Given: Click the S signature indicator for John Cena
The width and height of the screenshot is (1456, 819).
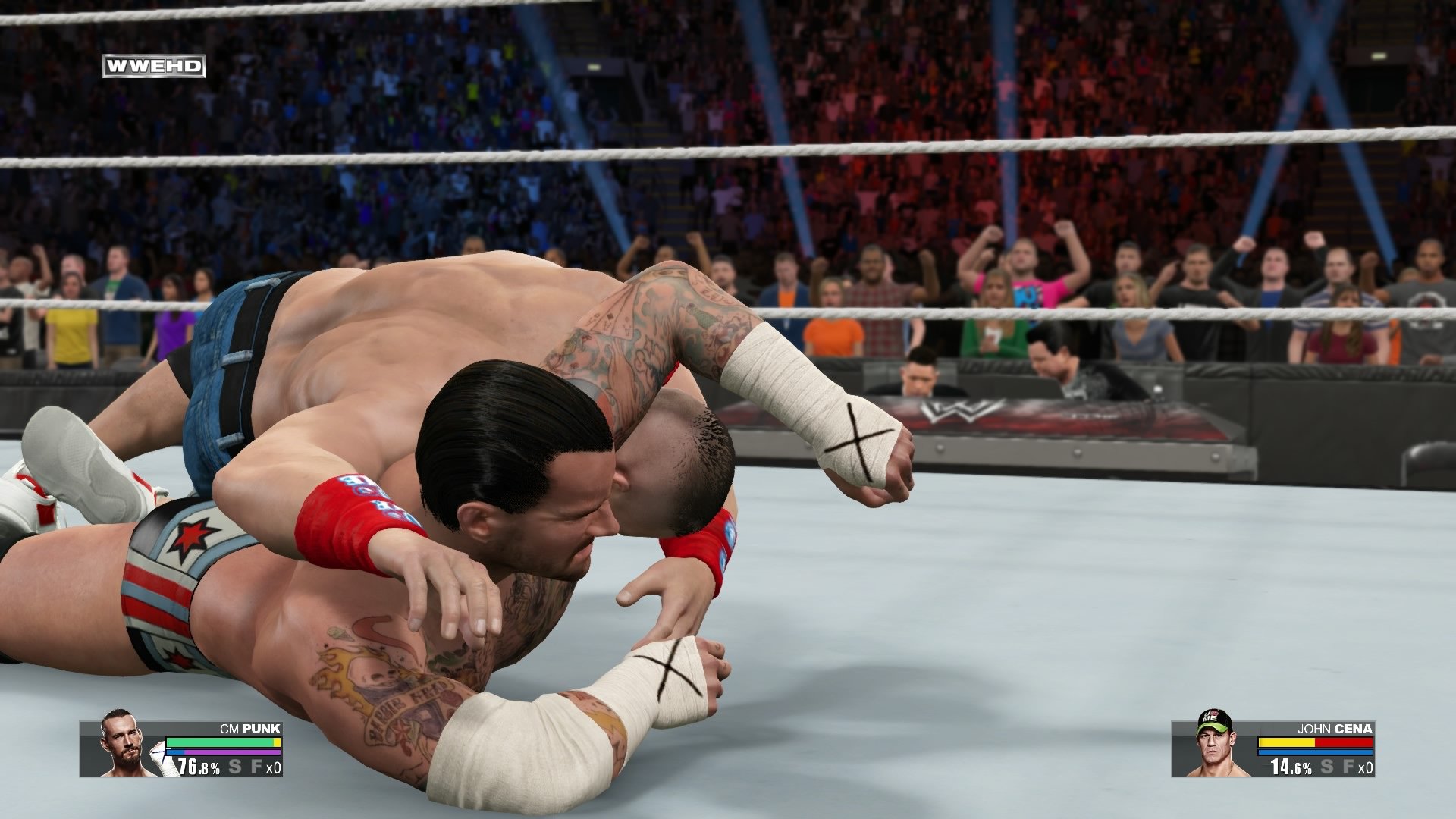Looking at the screenshot, I should point(1327,767).
